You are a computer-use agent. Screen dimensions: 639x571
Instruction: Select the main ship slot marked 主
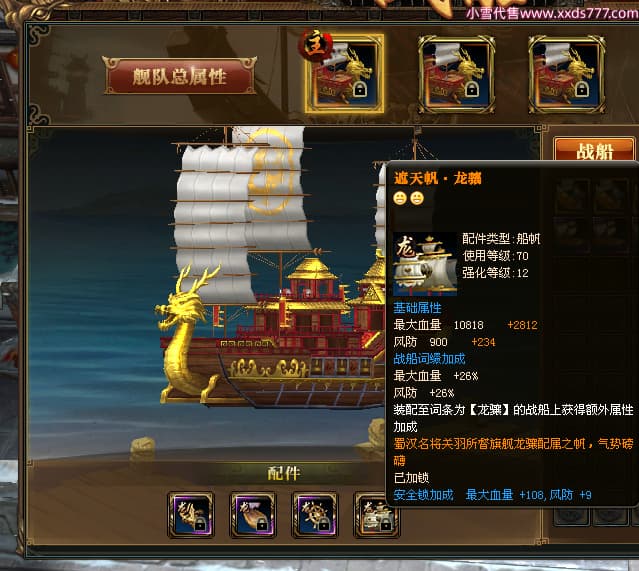tap(343, 74)
